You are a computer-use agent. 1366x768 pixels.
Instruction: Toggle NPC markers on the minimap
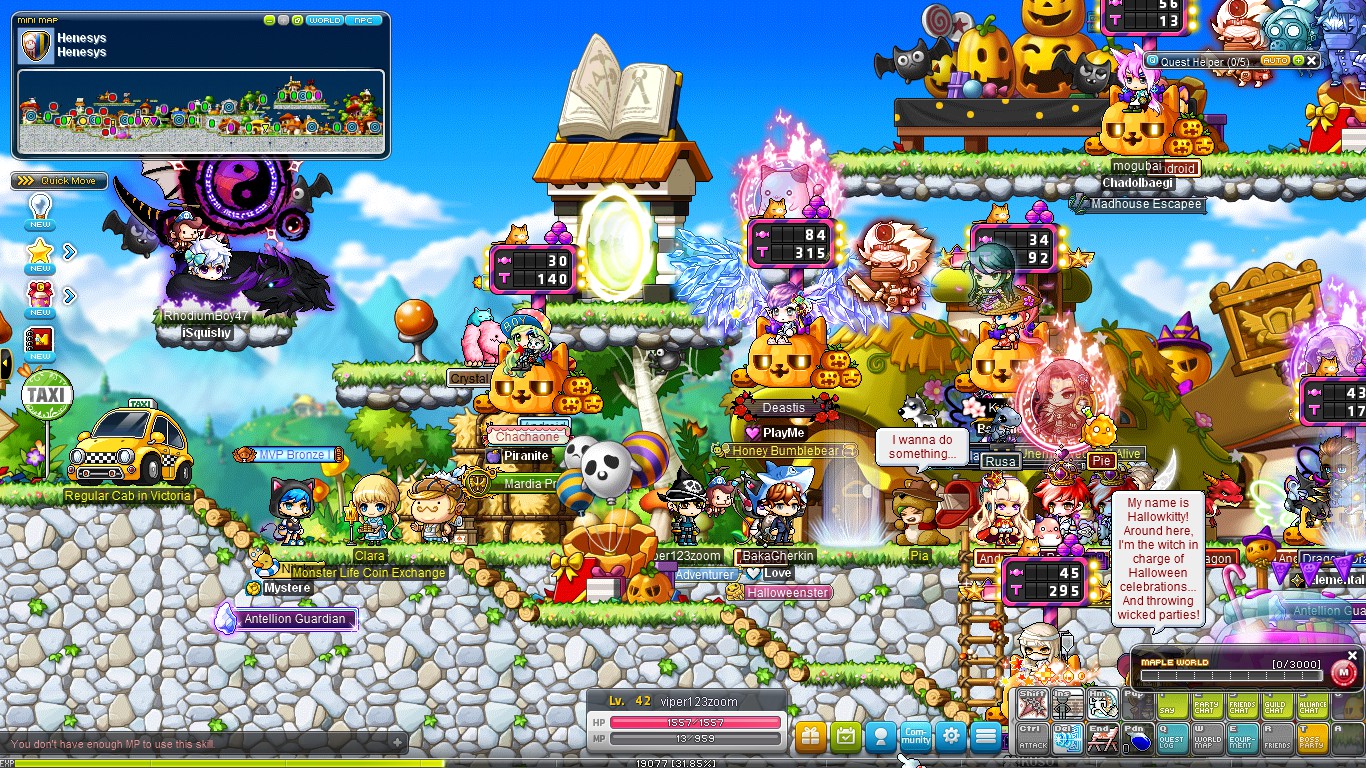coord(363,20)
